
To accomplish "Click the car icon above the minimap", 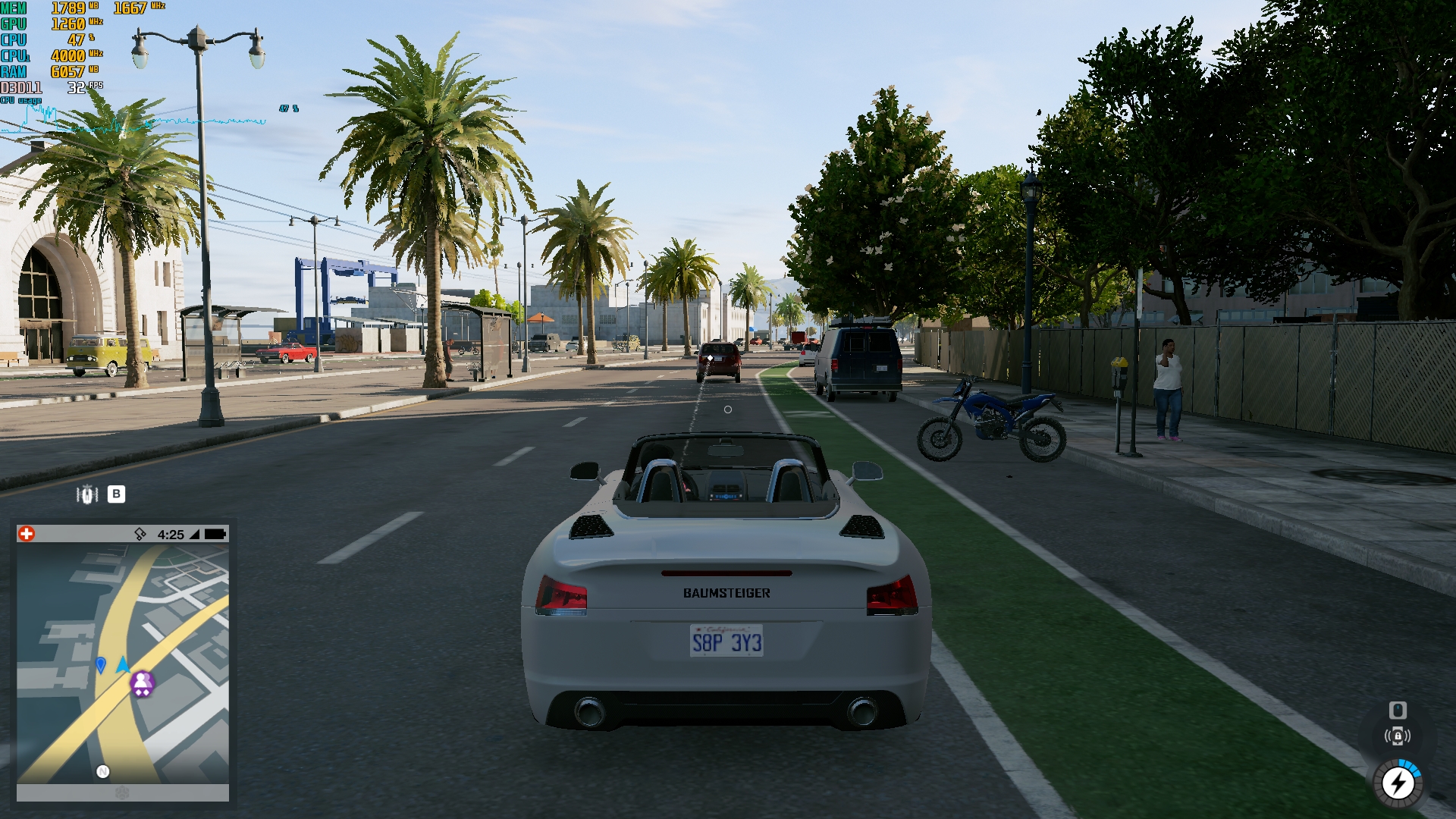I will point(87,494).
